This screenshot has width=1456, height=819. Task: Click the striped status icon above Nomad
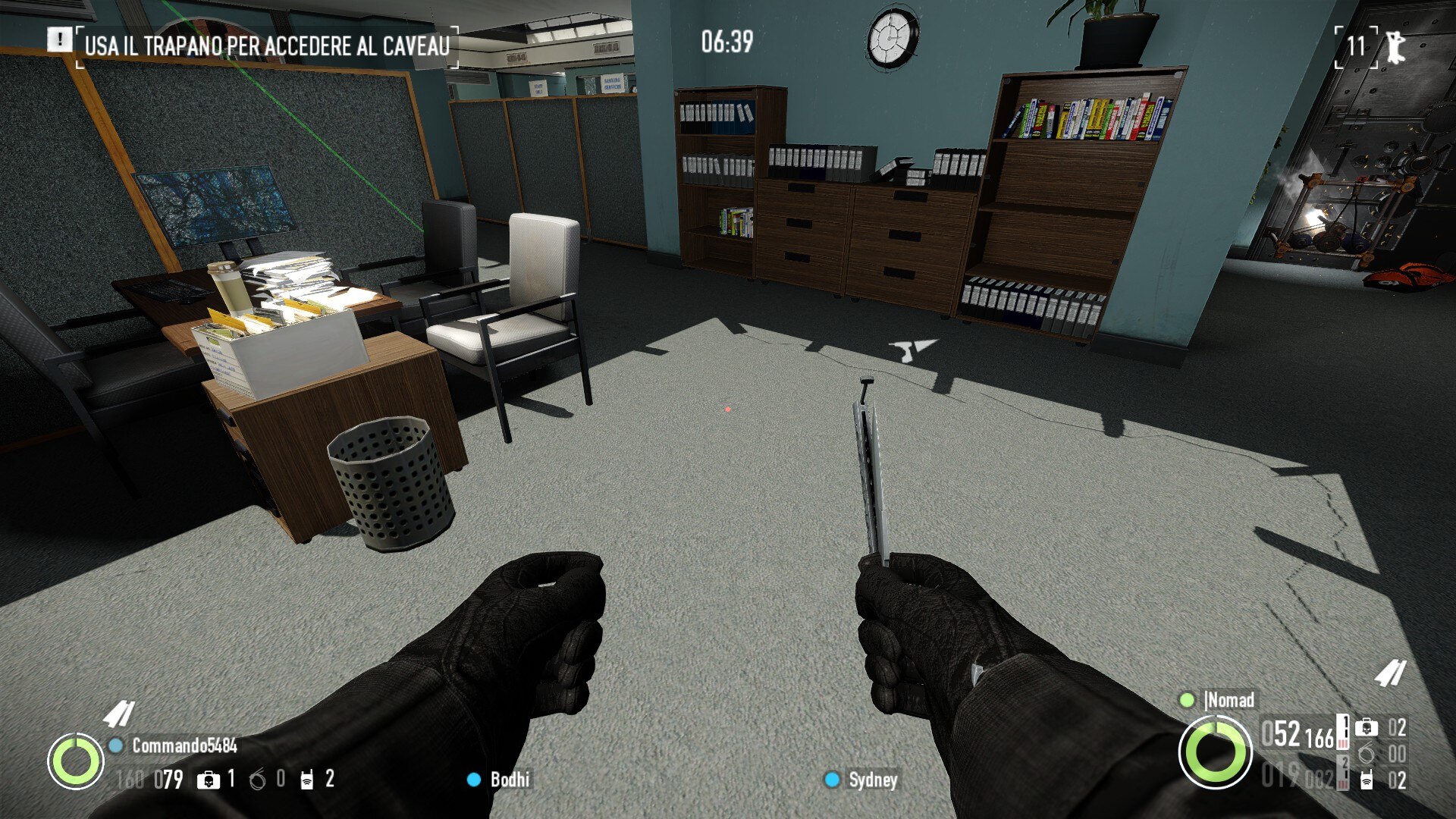[x=1391, y=673]
